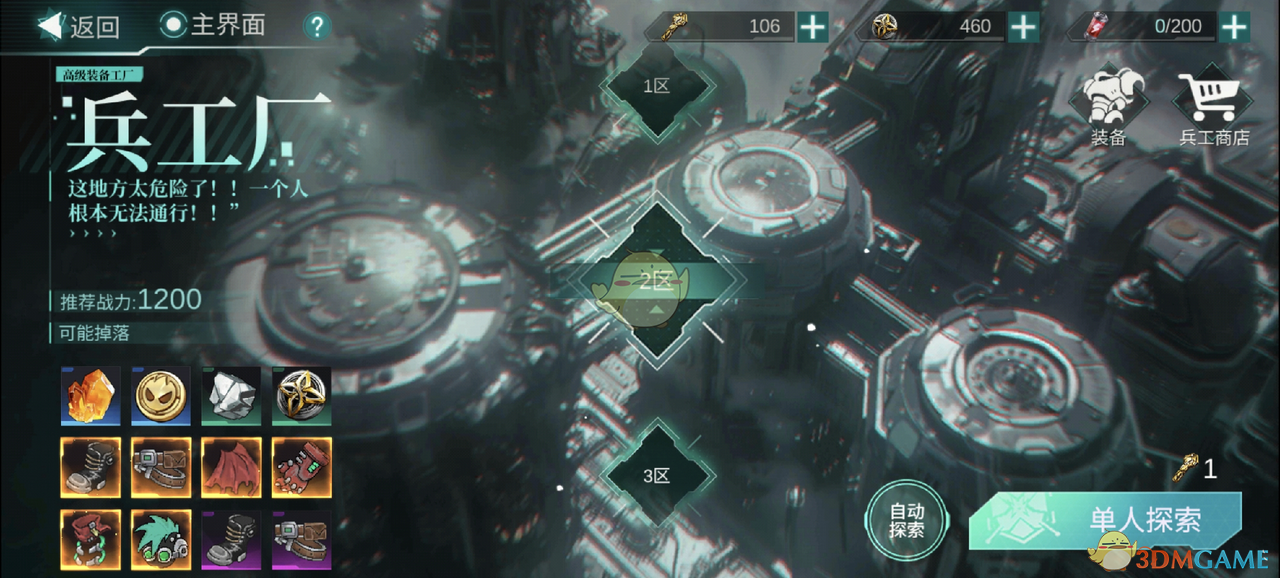View the red glove equipment drop
Image resolution: width=1280 pixels, height=578 pixels.
pyautogui.click(x=301, y=467)
